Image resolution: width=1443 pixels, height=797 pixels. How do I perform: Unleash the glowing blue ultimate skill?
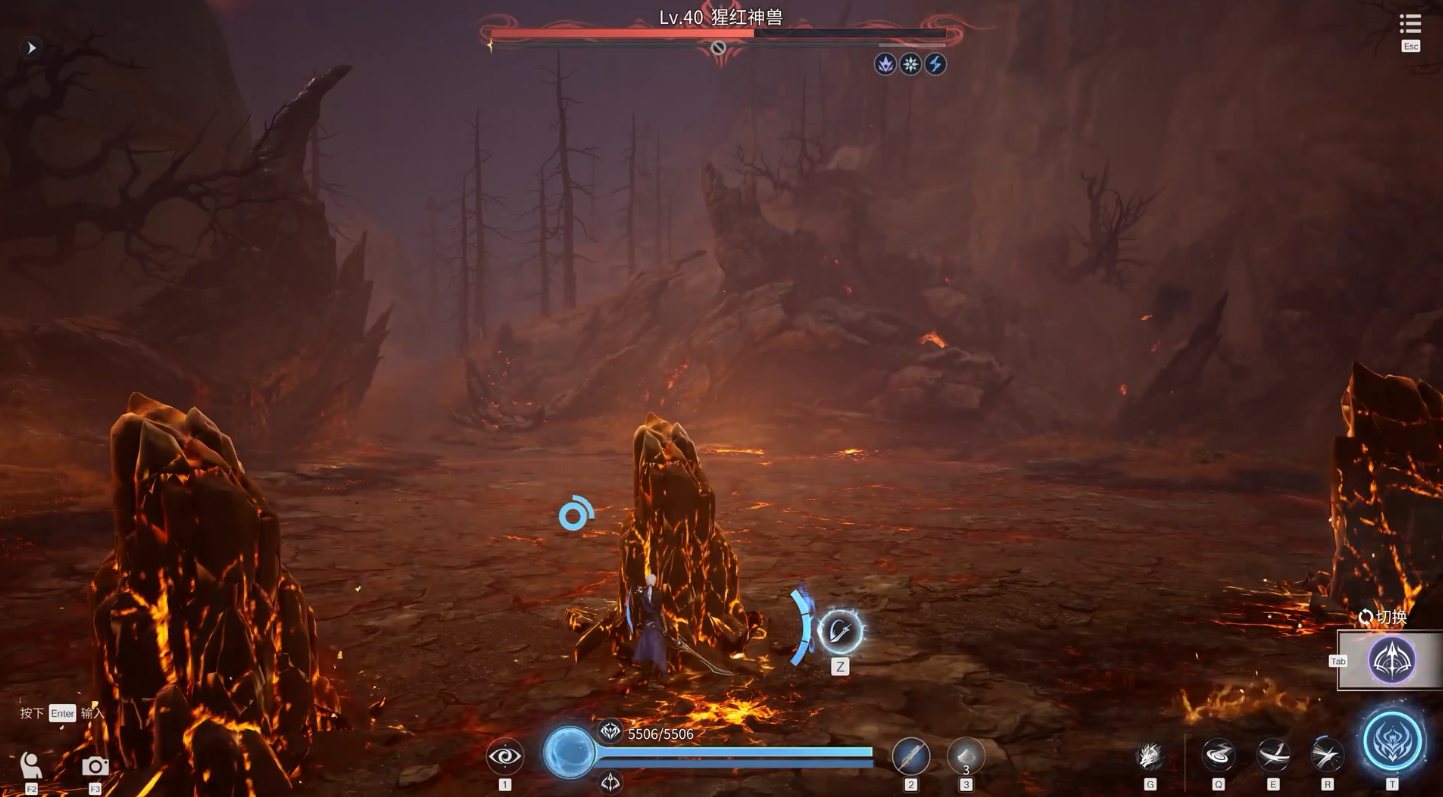coord(1392,742)
